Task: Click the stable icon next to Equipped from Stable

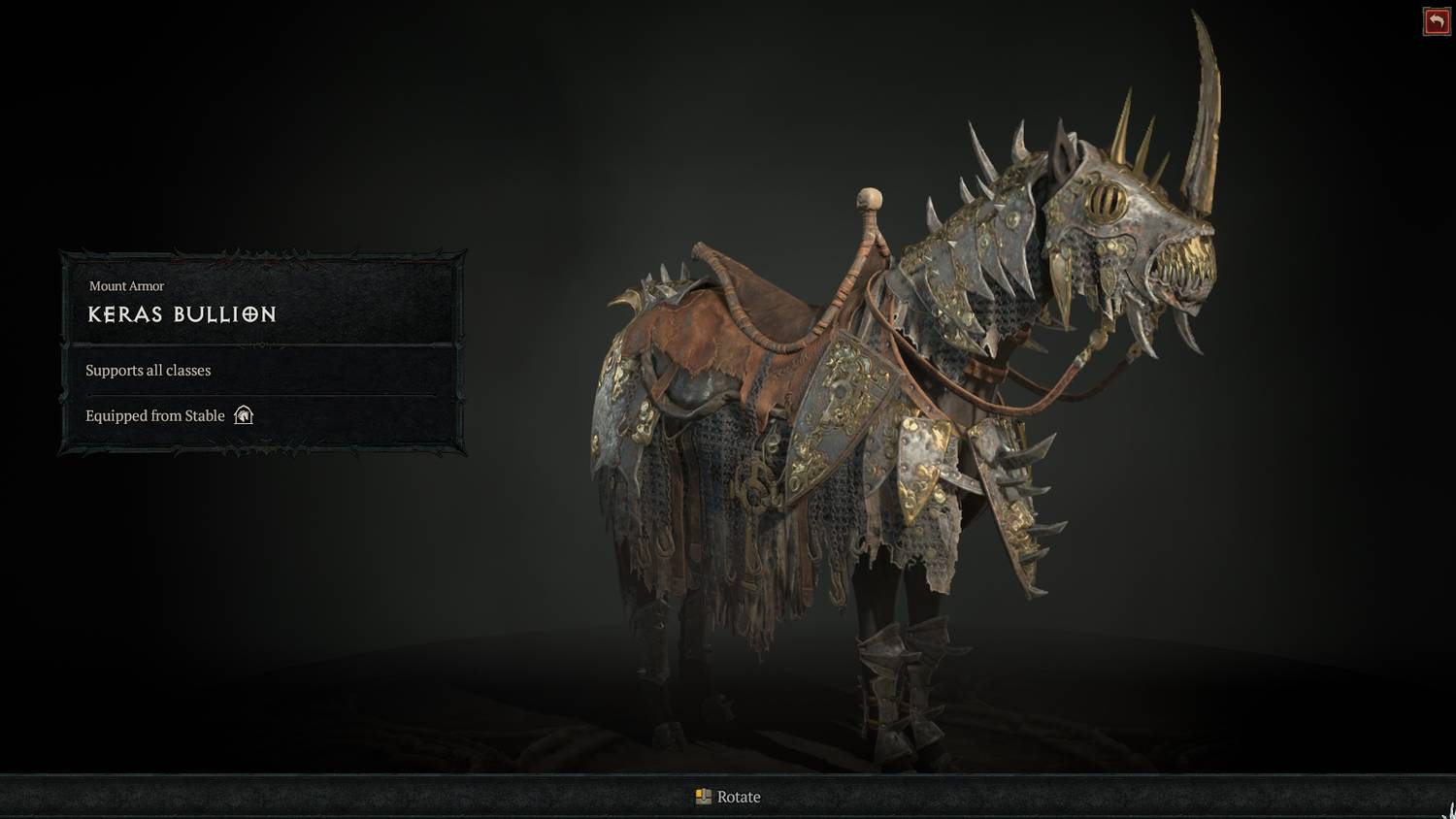Action: [243, 415]
